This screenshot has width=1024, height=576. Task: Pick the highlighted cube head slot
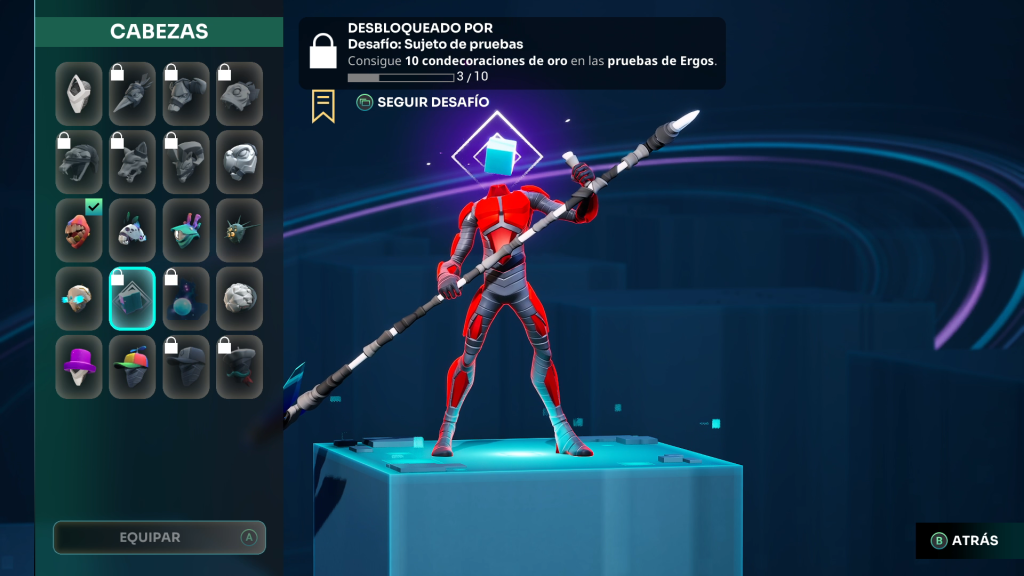[x=132, y=298]
